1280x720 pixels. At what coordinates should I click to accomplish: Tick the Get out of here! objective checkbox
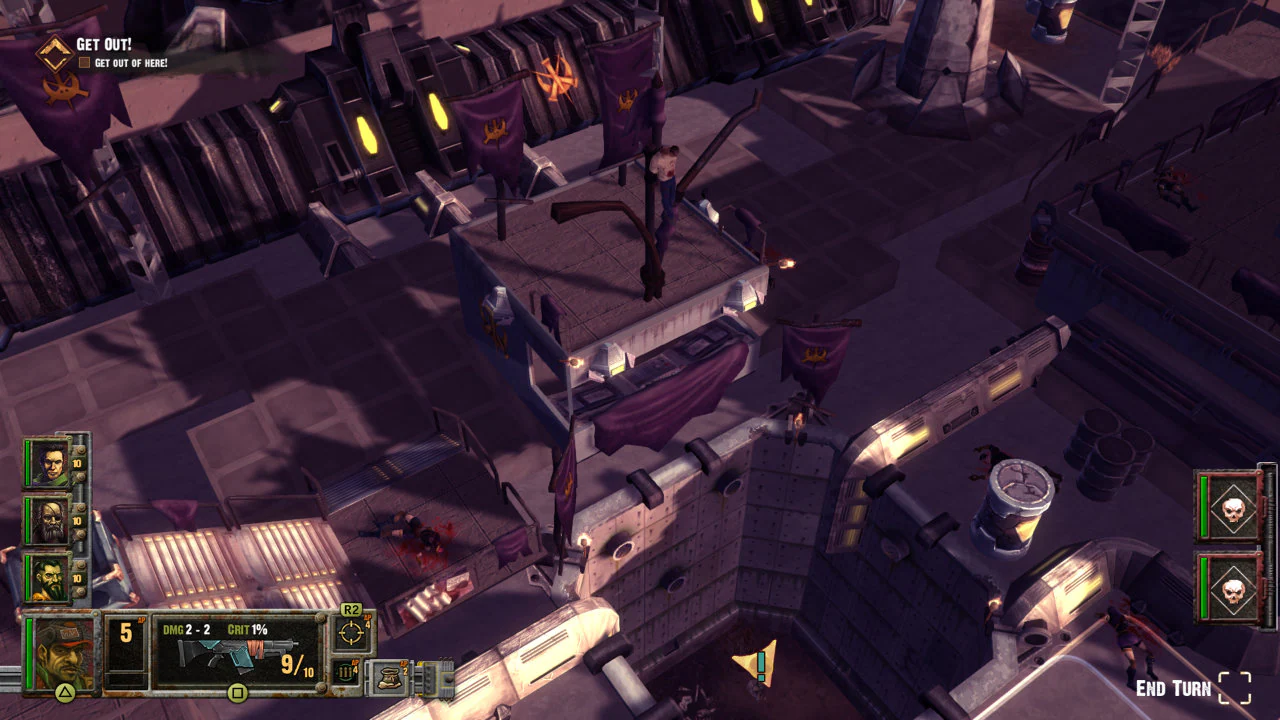pos(85,61)
